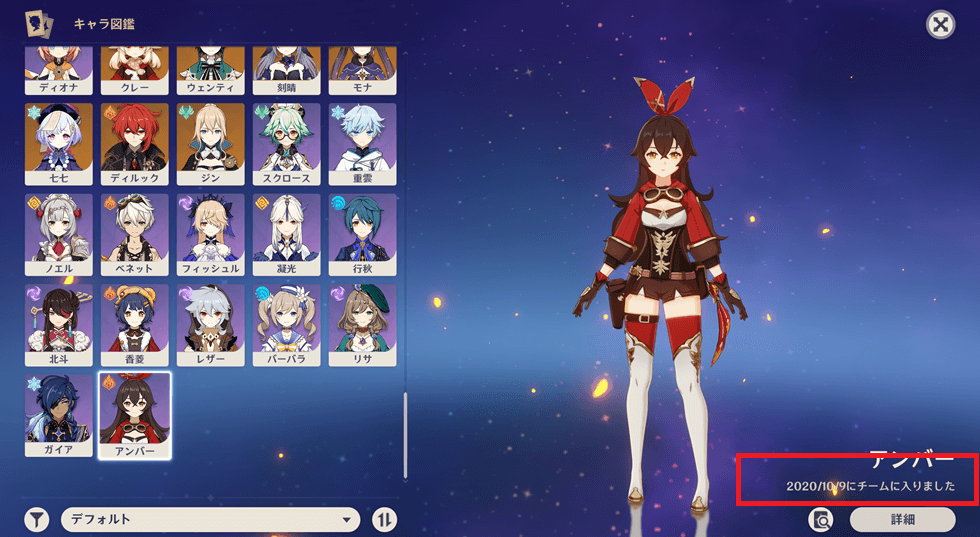Click the magnifier preview icon beside 詳細

(821, 519)
